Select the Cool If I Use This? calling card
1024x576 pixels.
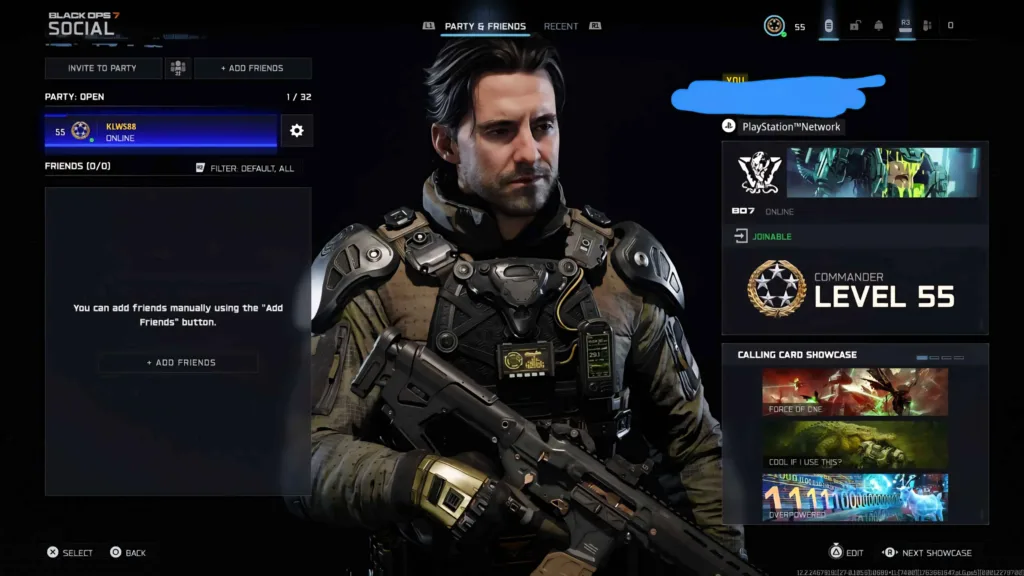855,444
